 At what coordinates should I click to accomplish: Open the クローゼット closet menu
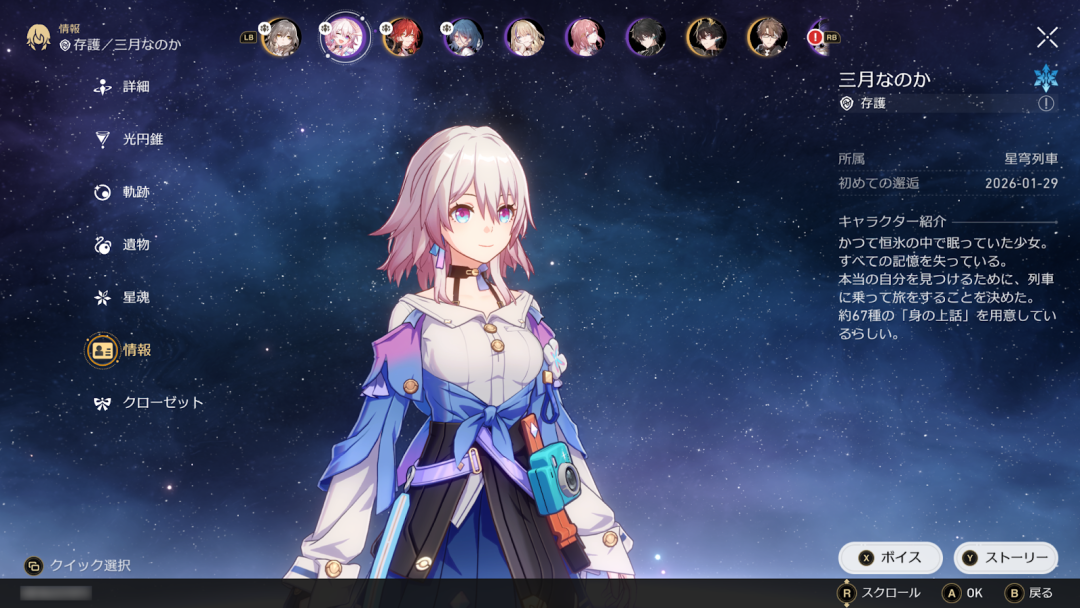[x=162, y=403]
